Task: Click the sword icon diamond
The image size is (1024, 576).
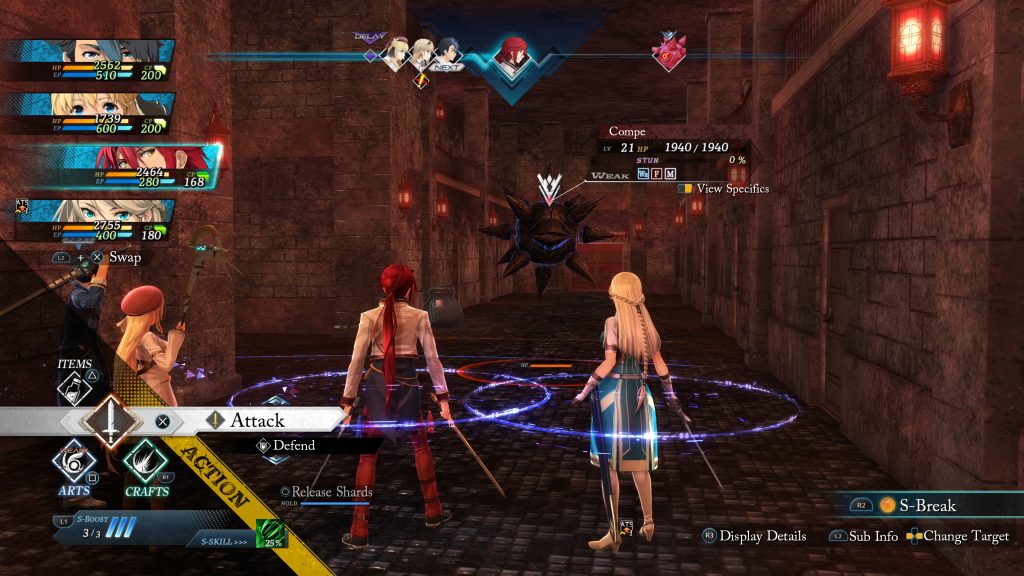Action: [110, 421]
